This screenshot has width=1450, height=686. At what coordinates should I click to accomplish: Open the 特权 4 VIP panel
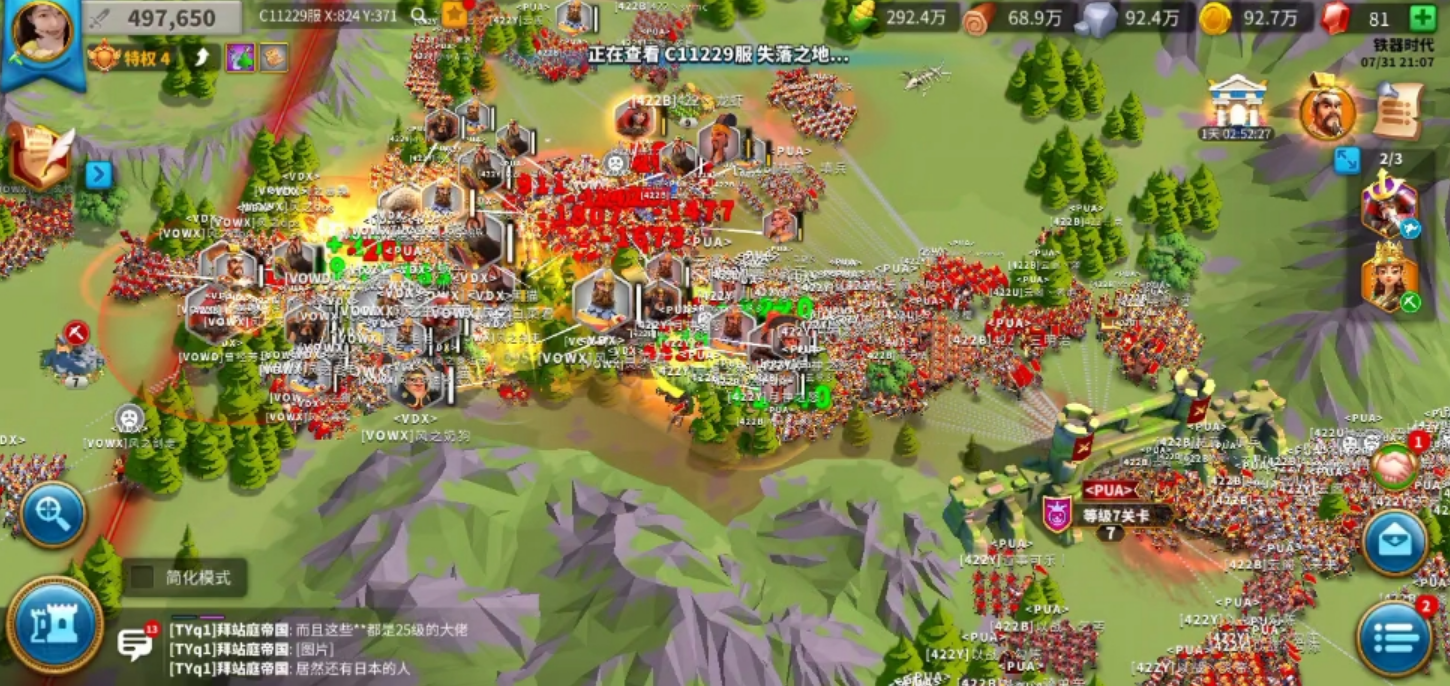(134, 57)
